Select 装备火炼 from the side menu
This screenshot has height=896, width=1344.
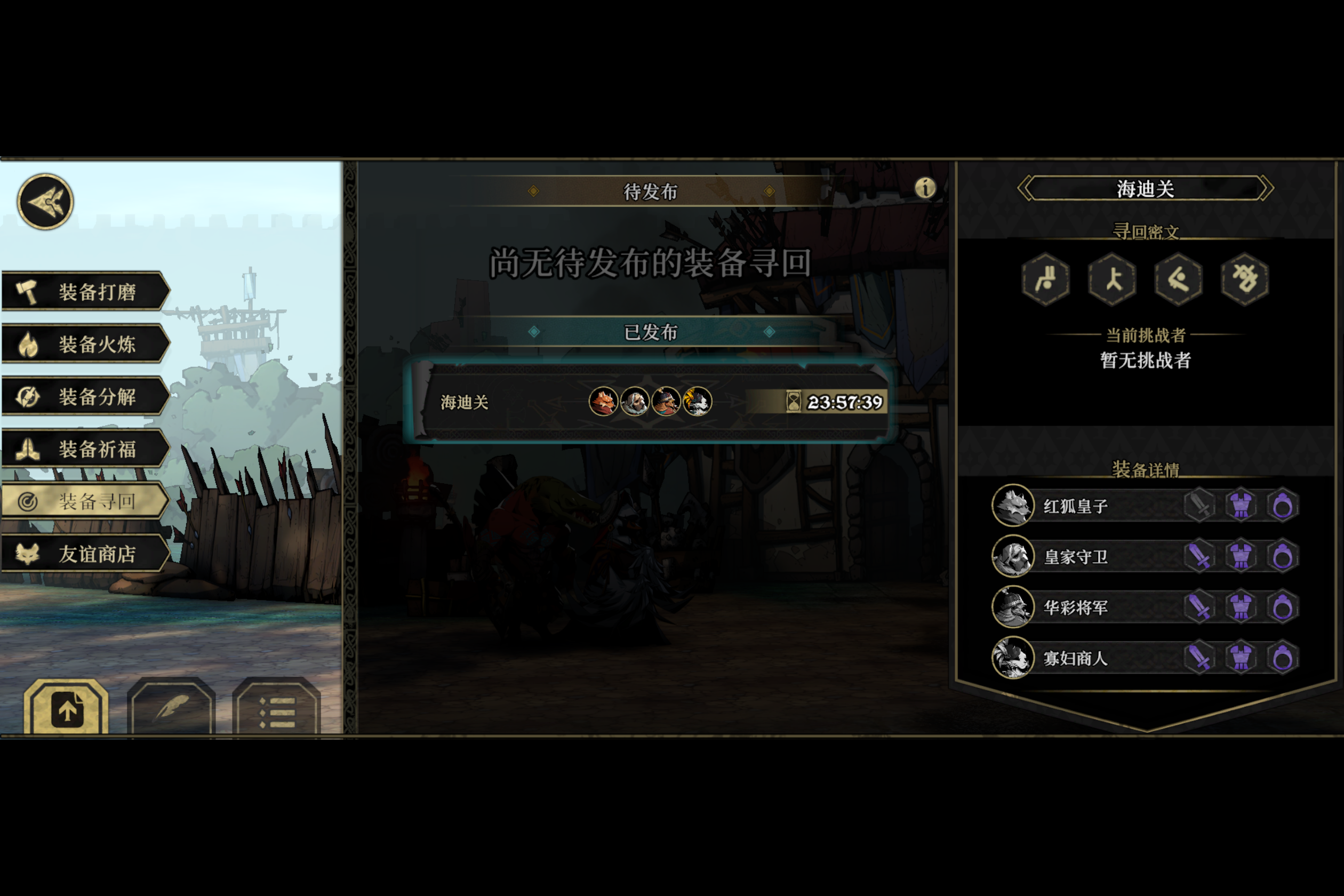tap(86, 344)
